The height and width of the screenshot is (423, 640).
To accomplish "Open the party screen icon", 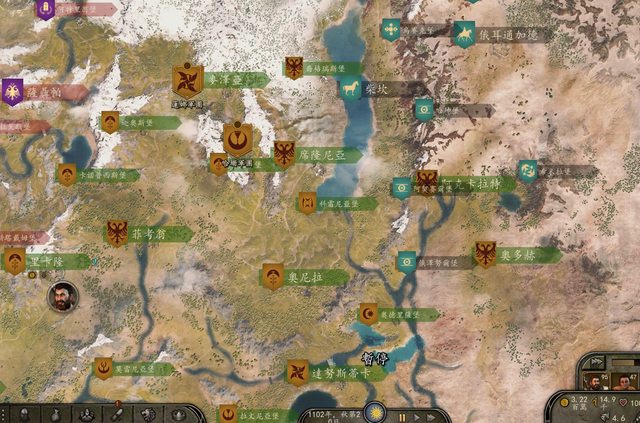I will click(x=88, y=414).
